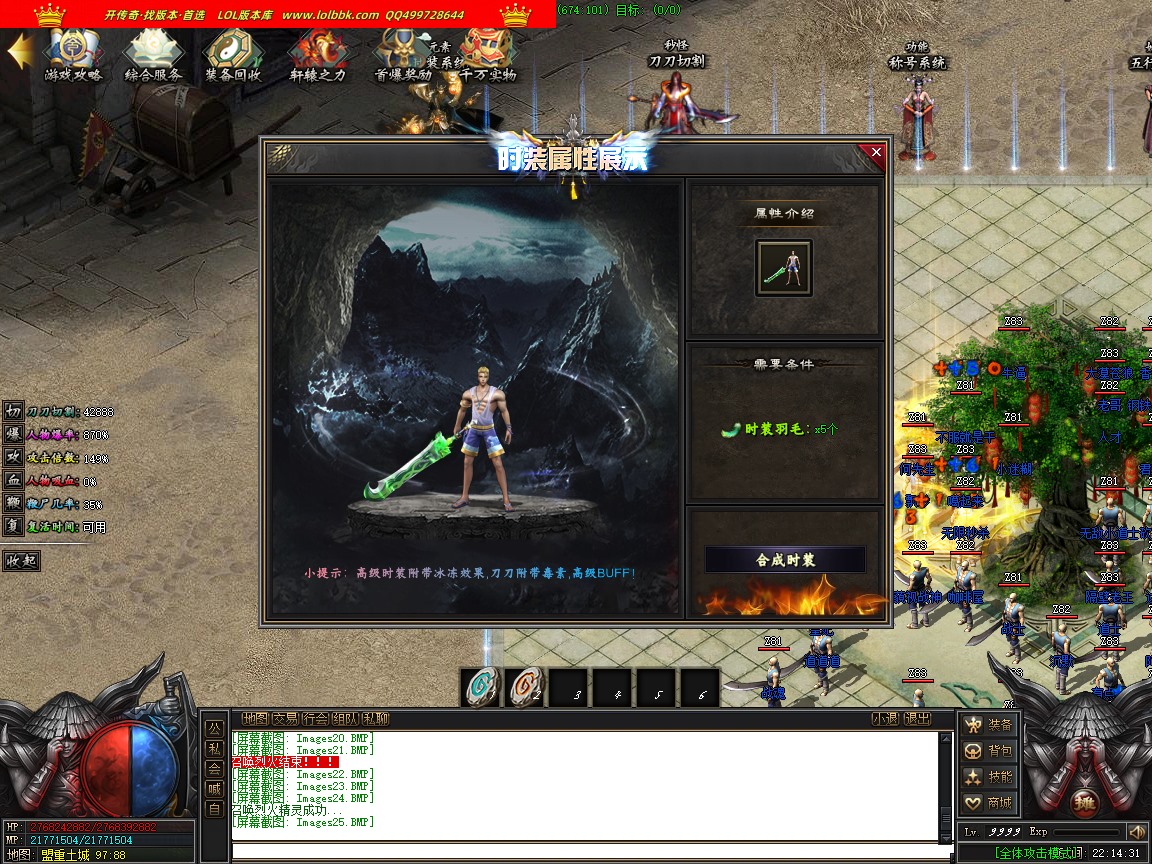The image size is (1152, 864).
Task: Click the 合成时装 craft fashion button
Action: [785, 560]
